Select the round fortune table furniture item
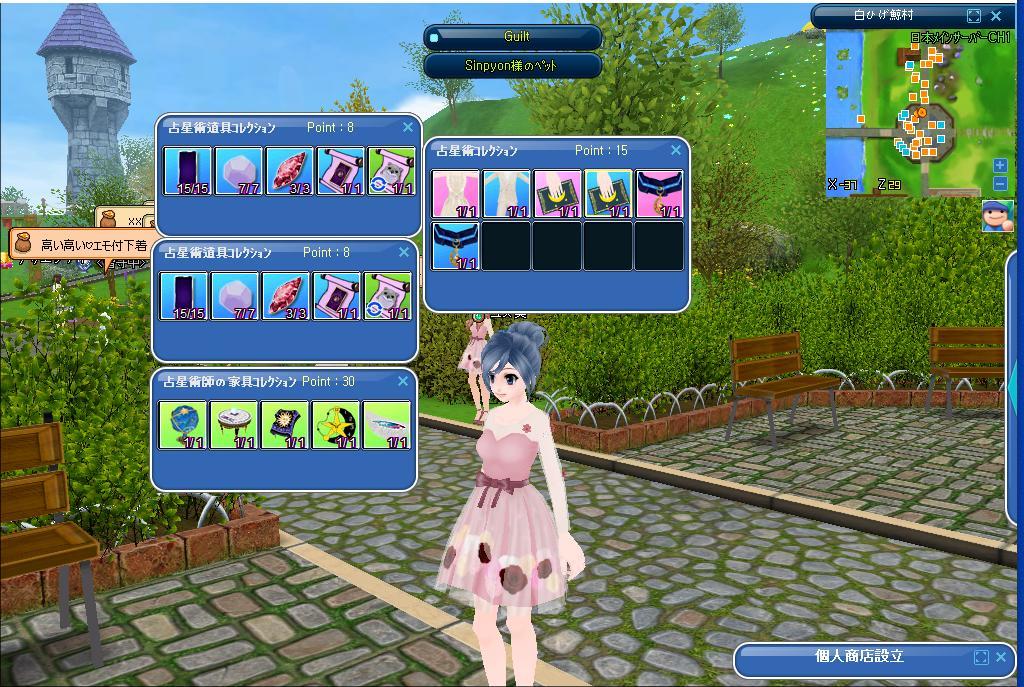This screenshot has height=687, width=1024. click(x=235, y=425)
